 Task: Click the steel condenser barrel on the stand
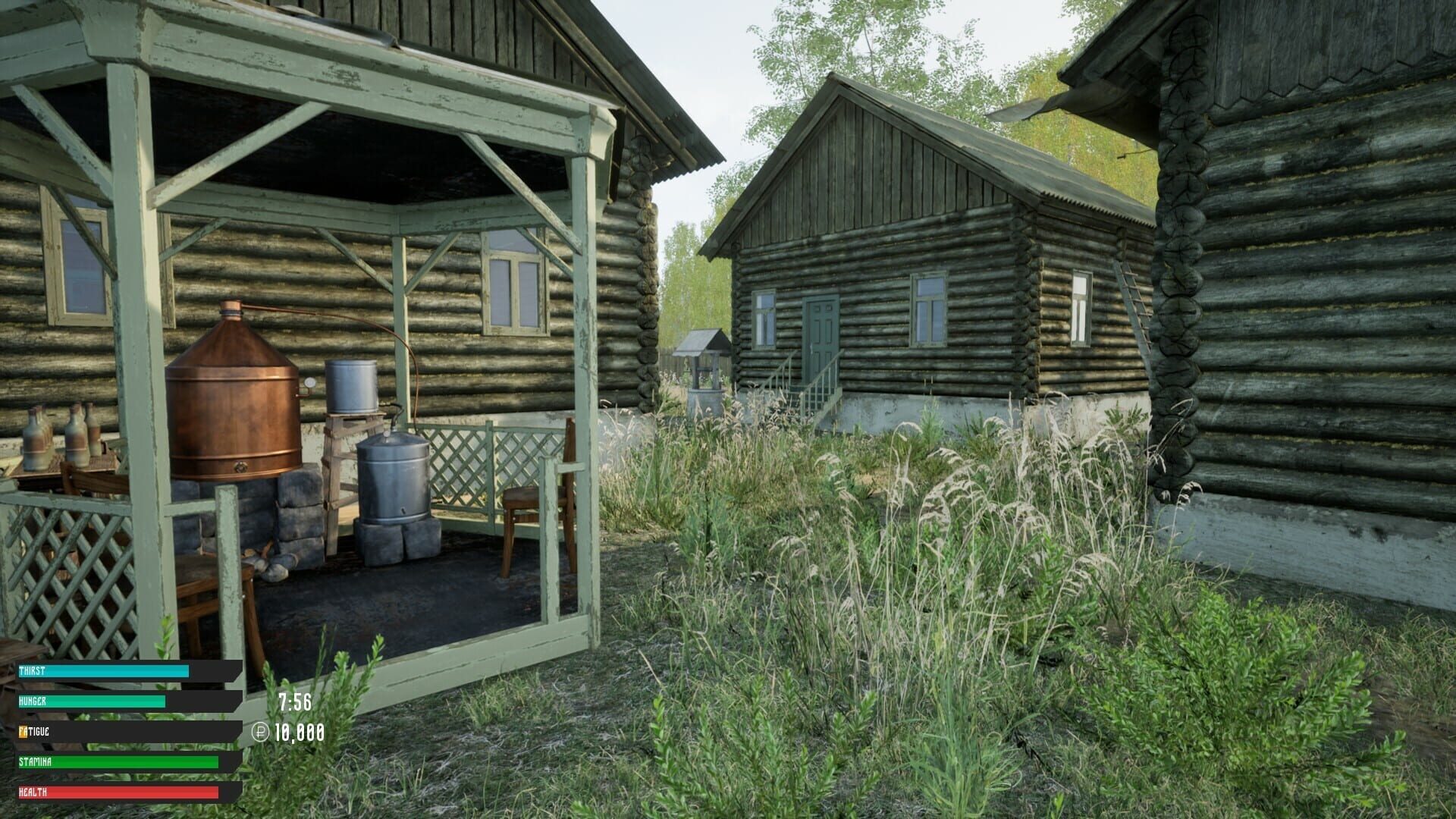[351, 387]
